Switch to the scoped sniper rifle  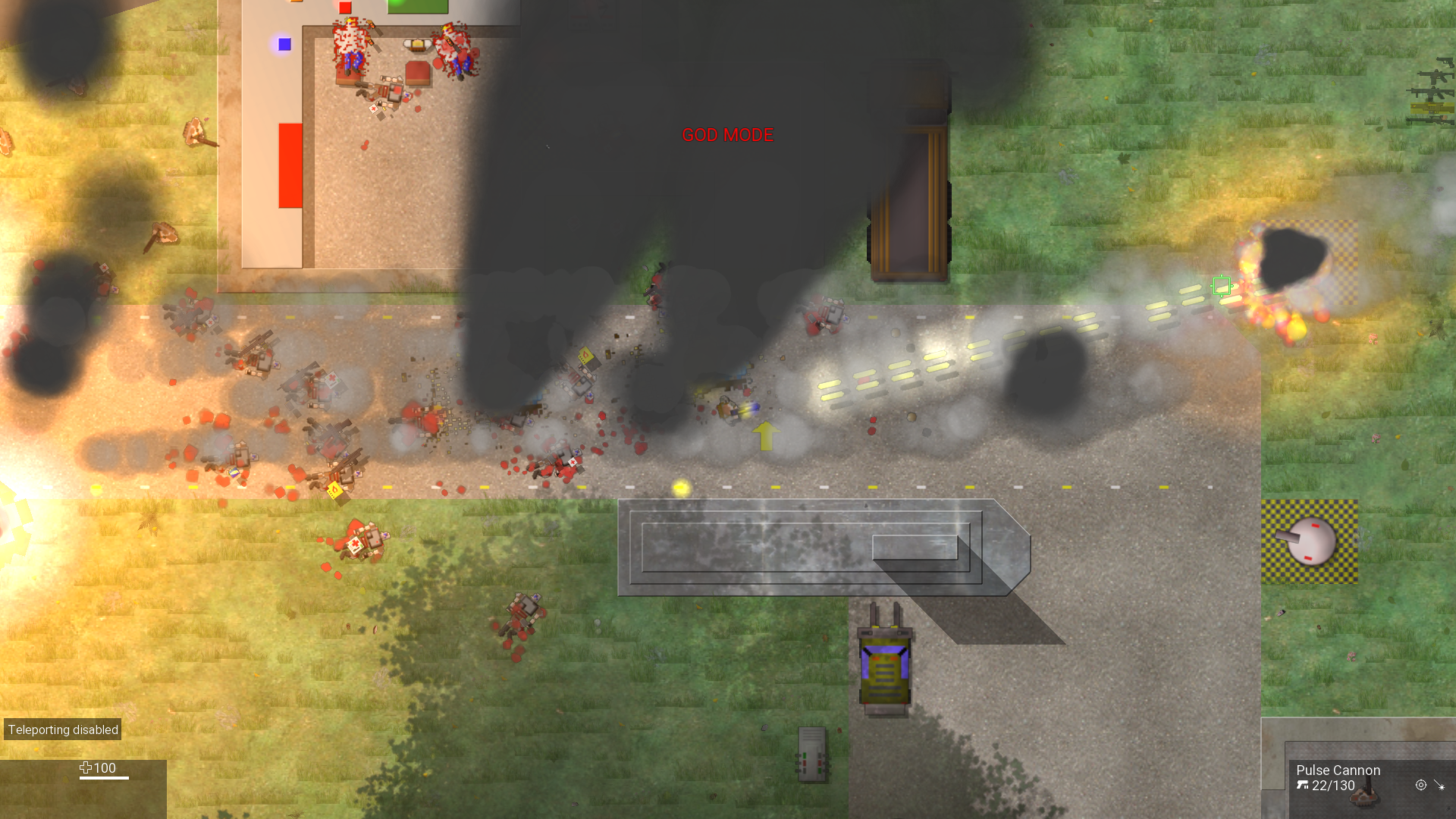pyautogui.click(x=1432, y=121)
